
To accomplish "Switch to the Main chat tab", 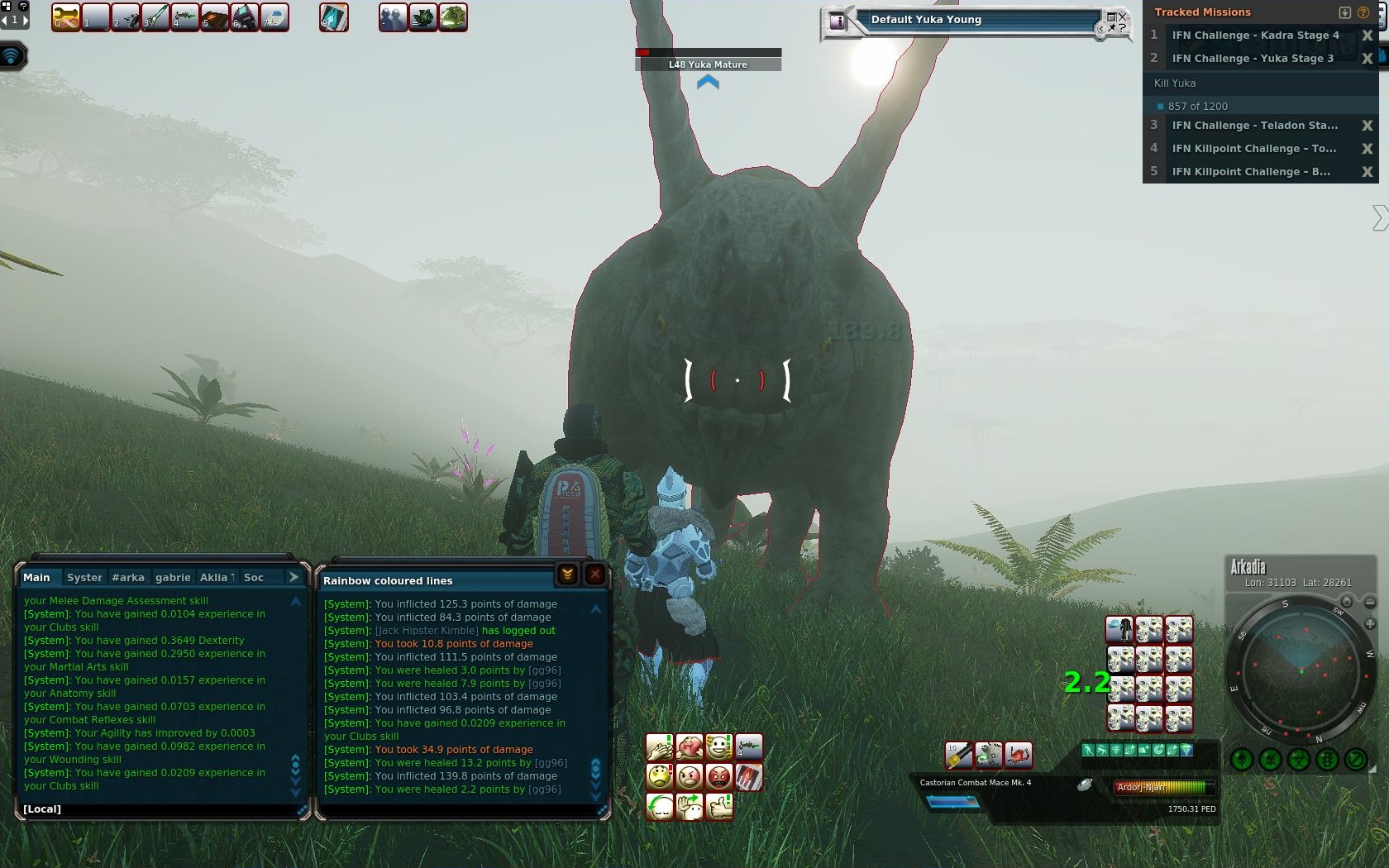I will pos(36,577).
